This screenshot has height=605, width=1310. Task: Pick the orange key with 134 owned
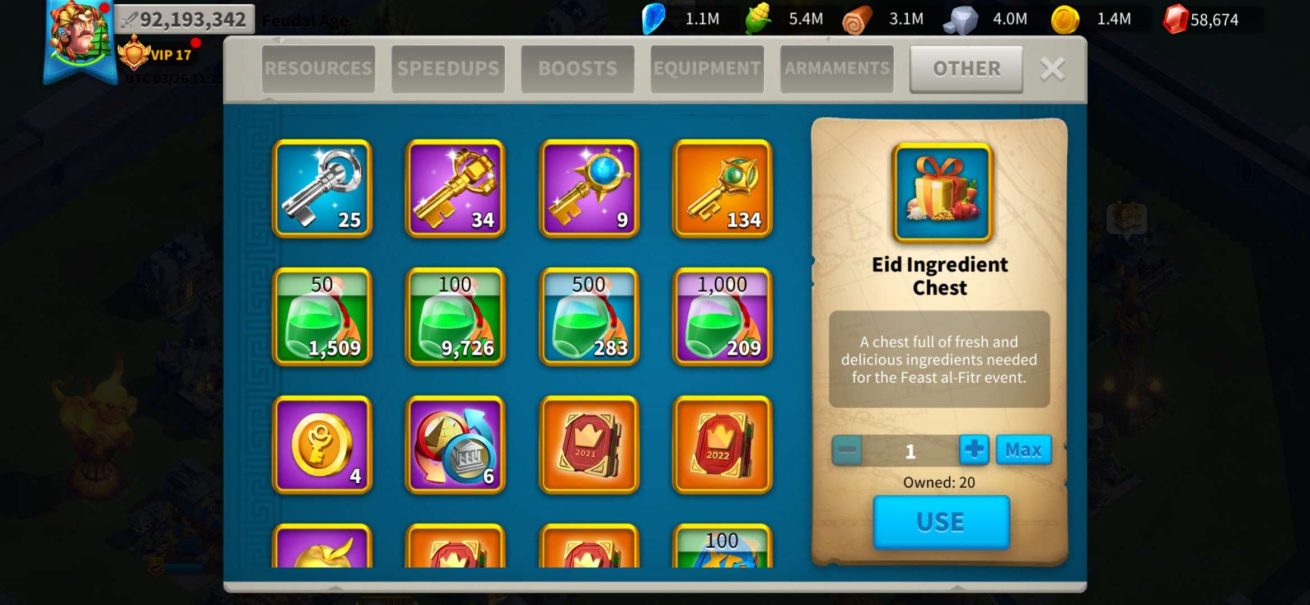click(x=722, y=188)
